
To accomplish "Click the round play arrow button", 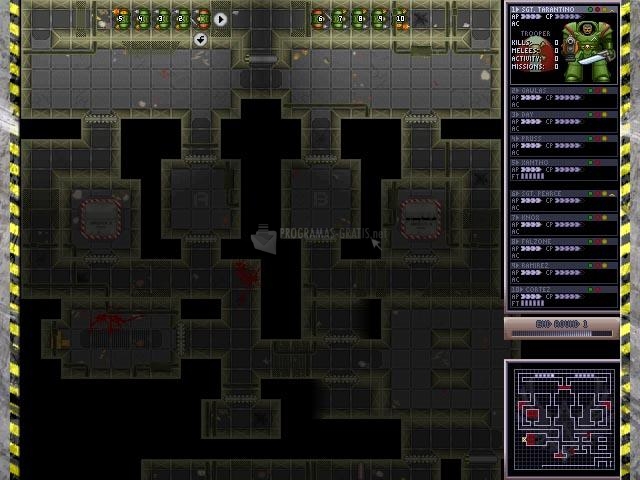I will 221,18.
